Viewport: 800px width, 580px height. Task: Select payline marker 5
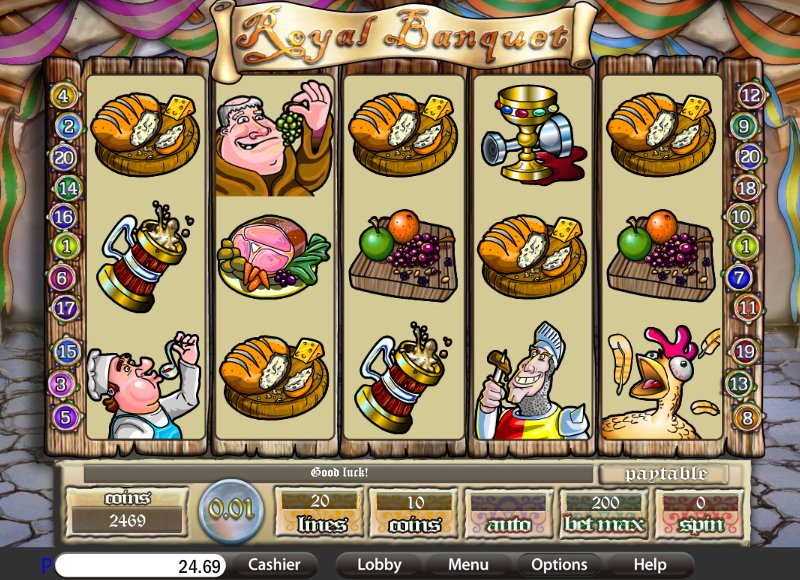pyautogui.click(x=66, y=417)
